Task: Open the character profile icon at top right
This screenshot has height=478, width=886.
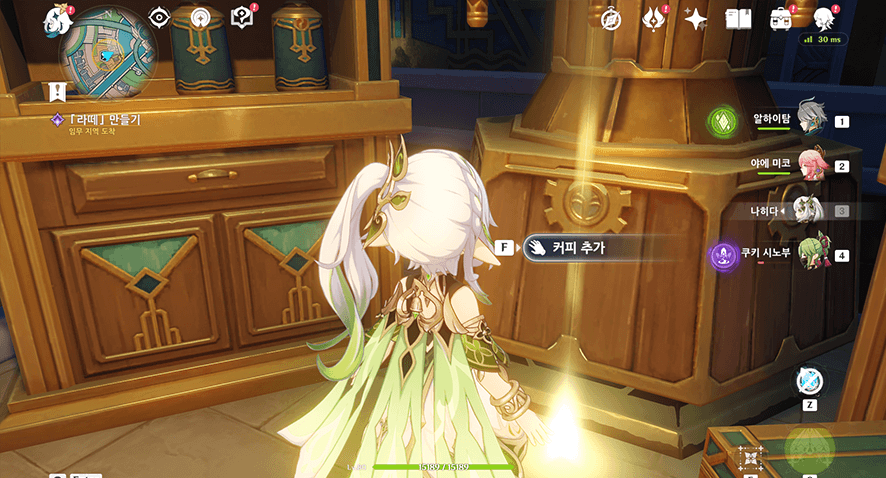Action: (824, 18)
